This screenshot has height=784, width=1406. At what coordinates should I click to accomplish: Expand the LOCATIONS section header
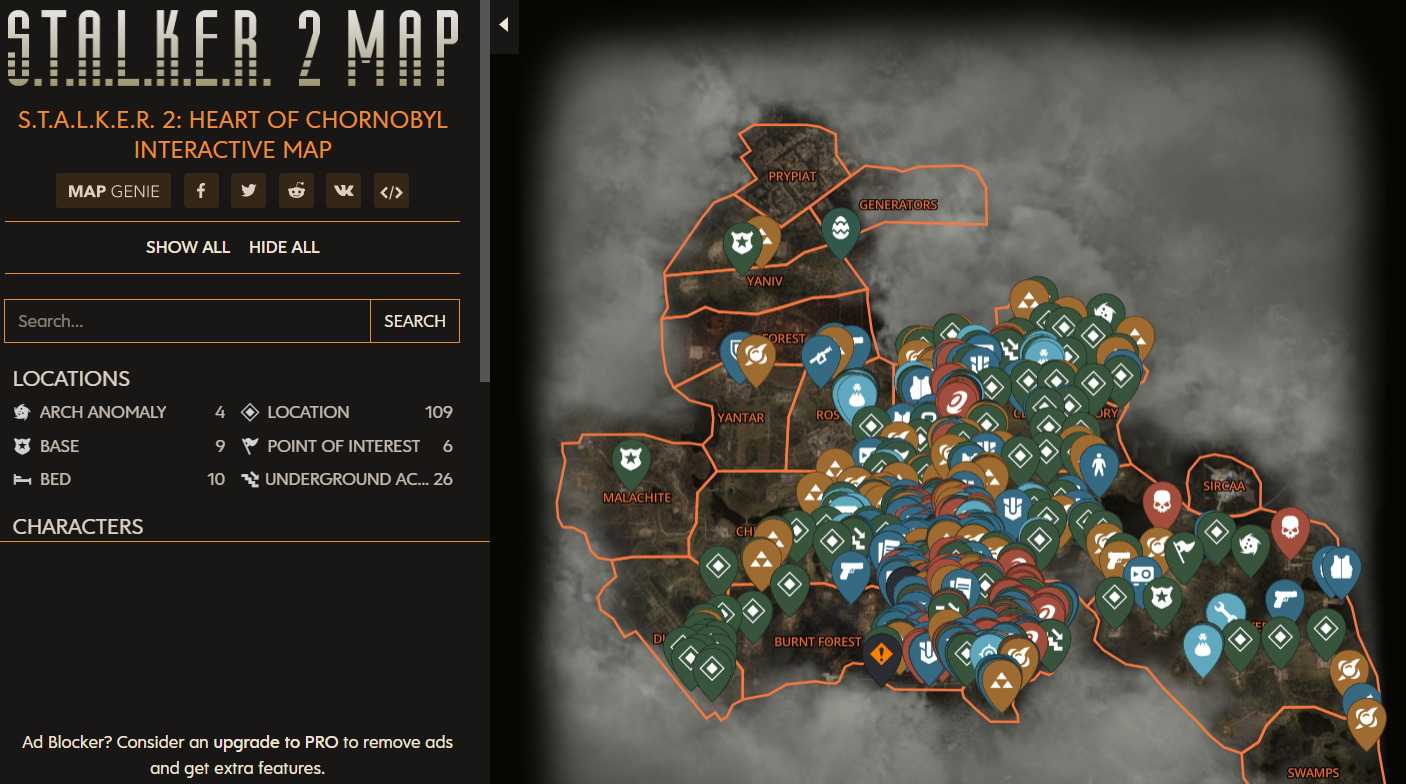(x=71, y=379)
